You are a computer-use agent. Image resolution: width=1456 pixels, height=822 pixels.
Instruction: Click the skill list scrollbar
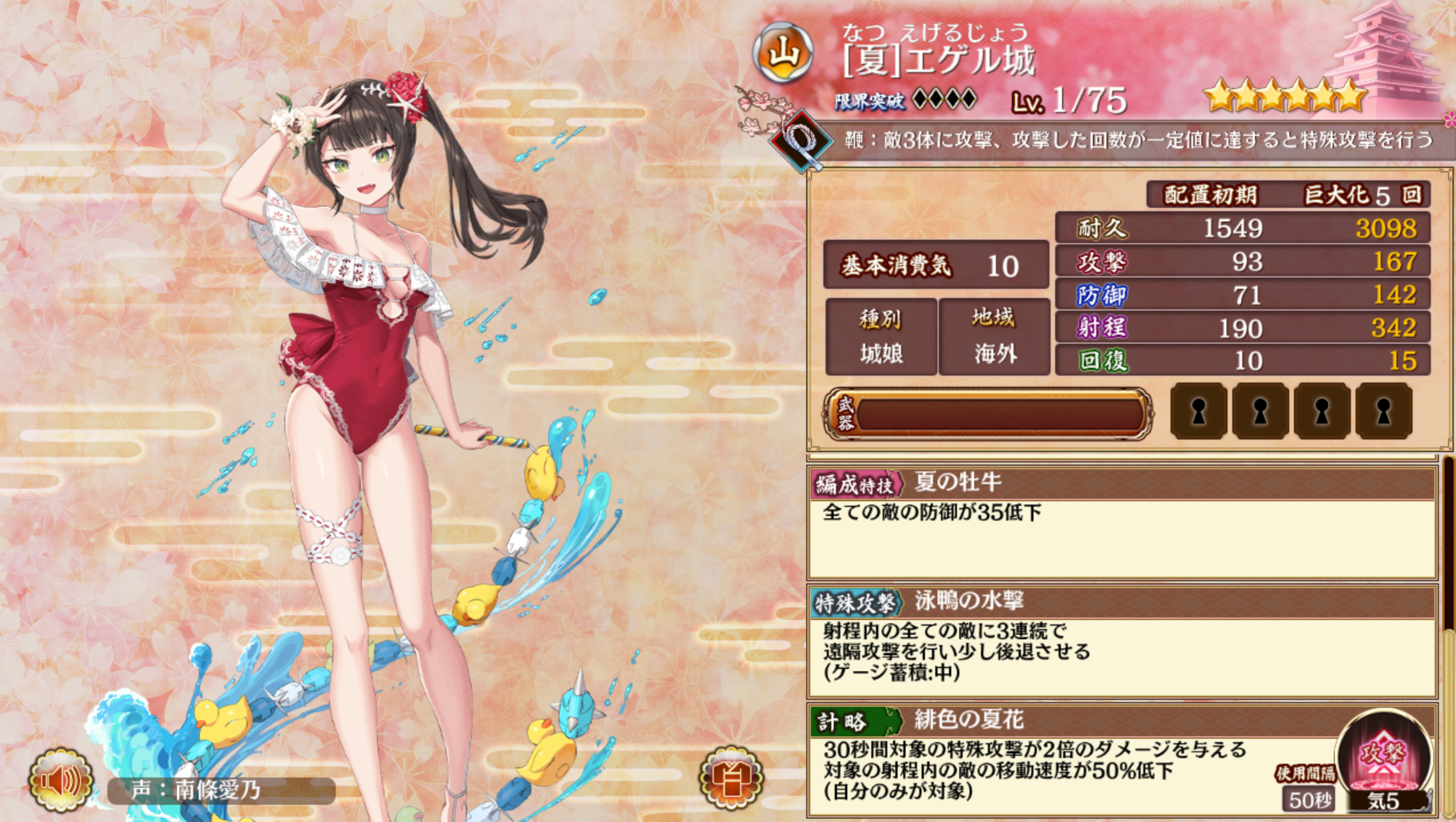(1449, 634)
